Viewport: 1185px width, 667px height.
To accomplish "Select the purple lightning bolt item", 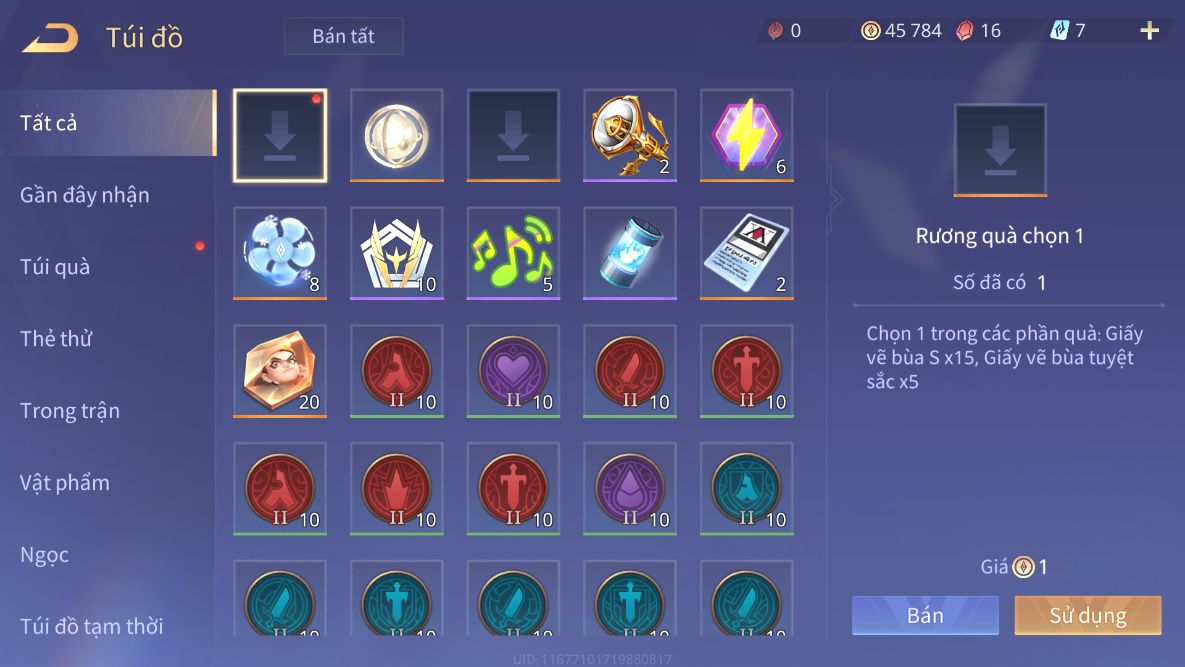I will 746,135.
